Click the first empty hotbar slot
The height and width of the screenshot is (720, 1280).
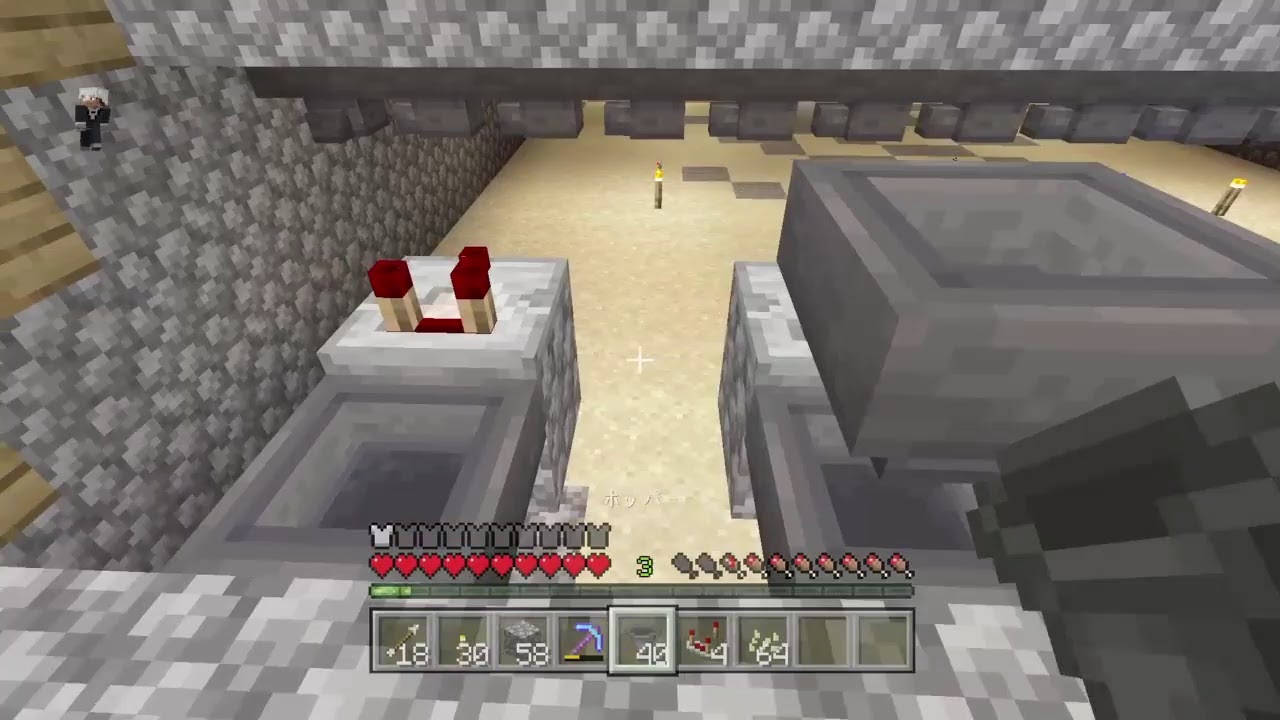point(822,645)
